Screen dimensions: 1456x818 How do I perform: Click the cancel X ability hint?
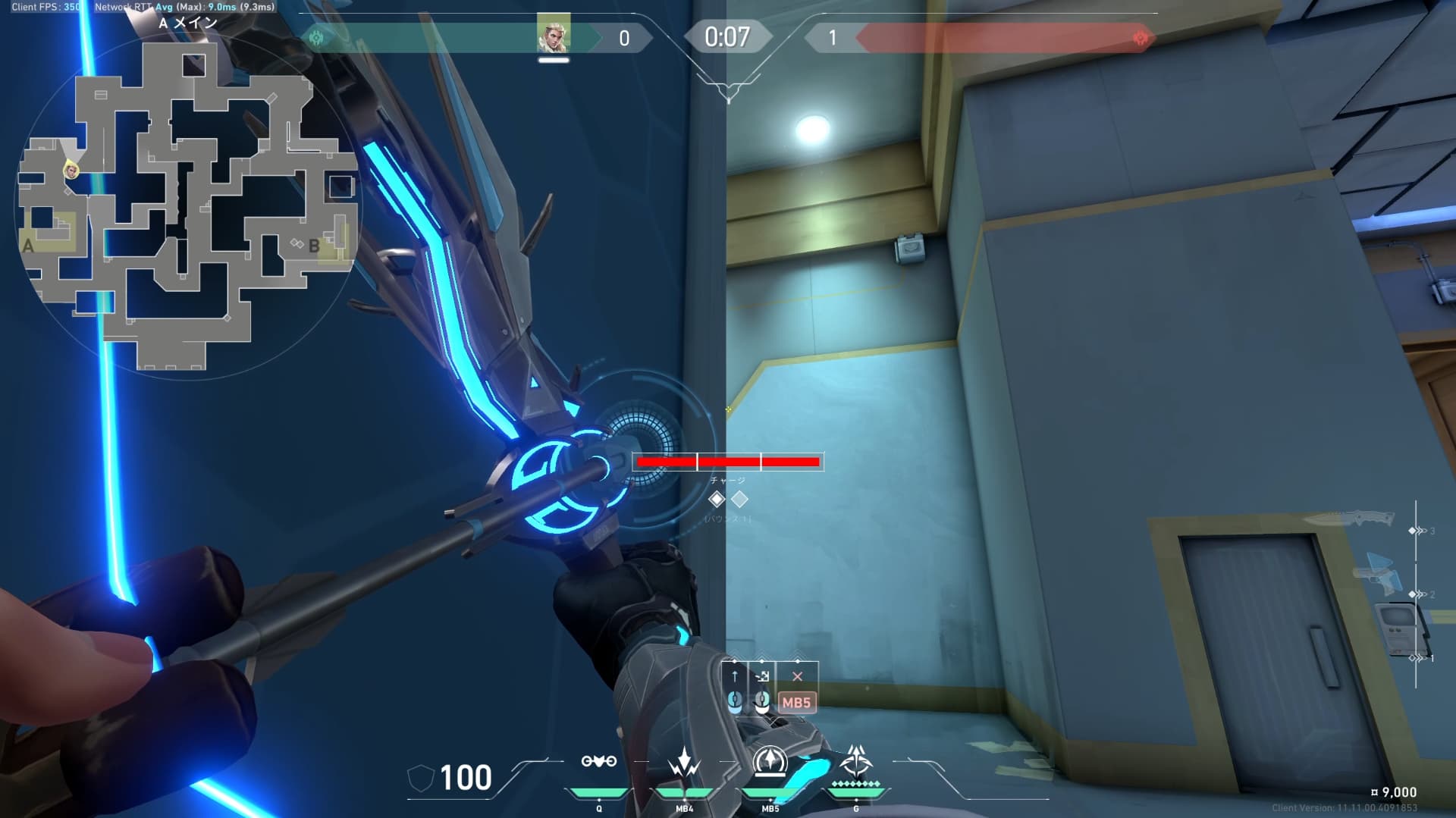click(x=797, y=677)
